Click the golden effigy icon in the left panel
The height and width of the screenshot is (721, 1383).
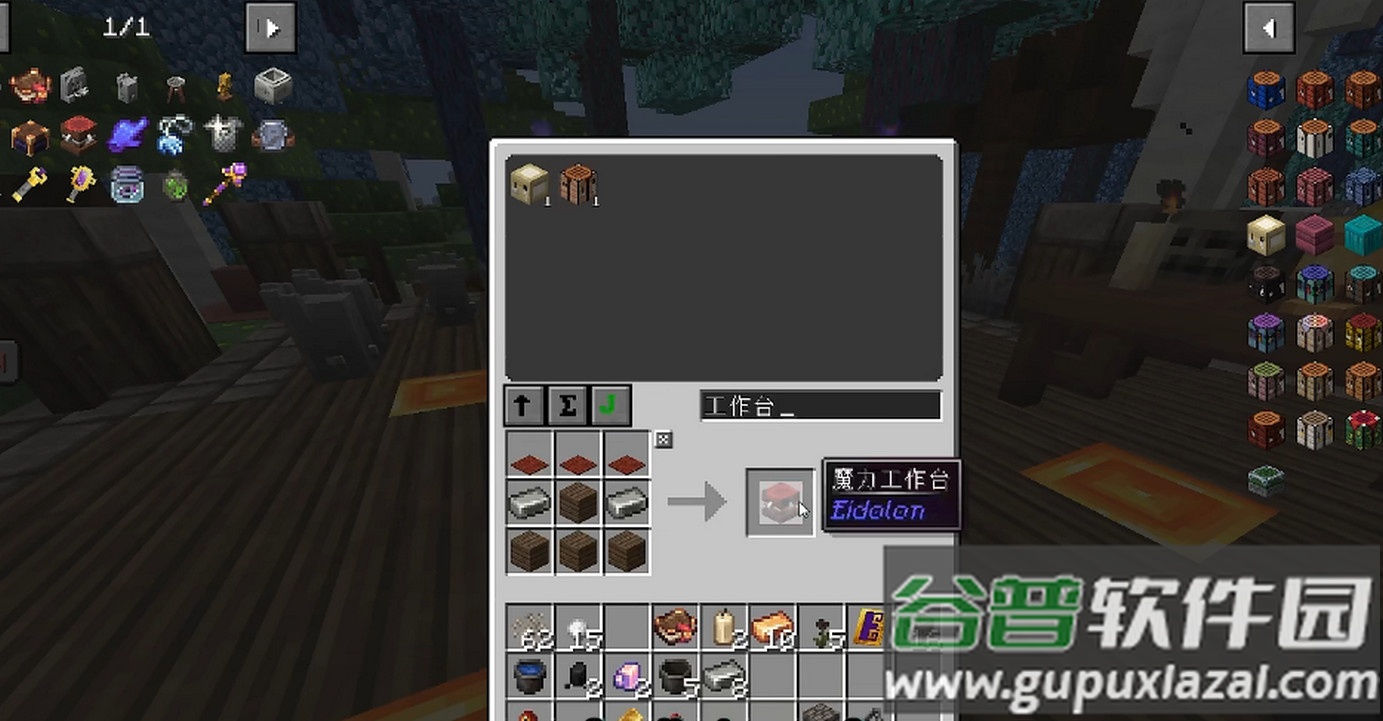point(224,86)
